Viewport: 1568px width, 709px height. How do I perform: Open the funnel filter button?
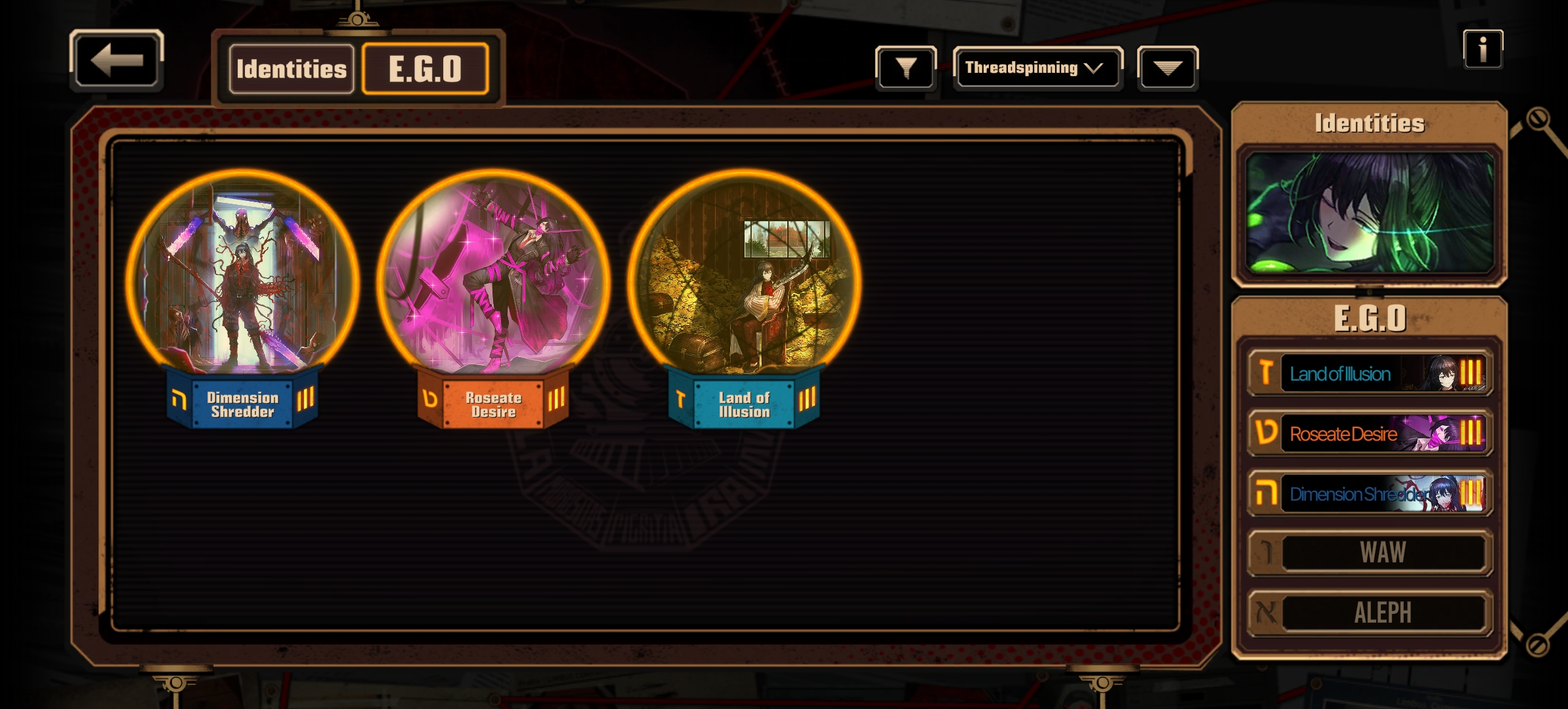(x=905, y=68)
